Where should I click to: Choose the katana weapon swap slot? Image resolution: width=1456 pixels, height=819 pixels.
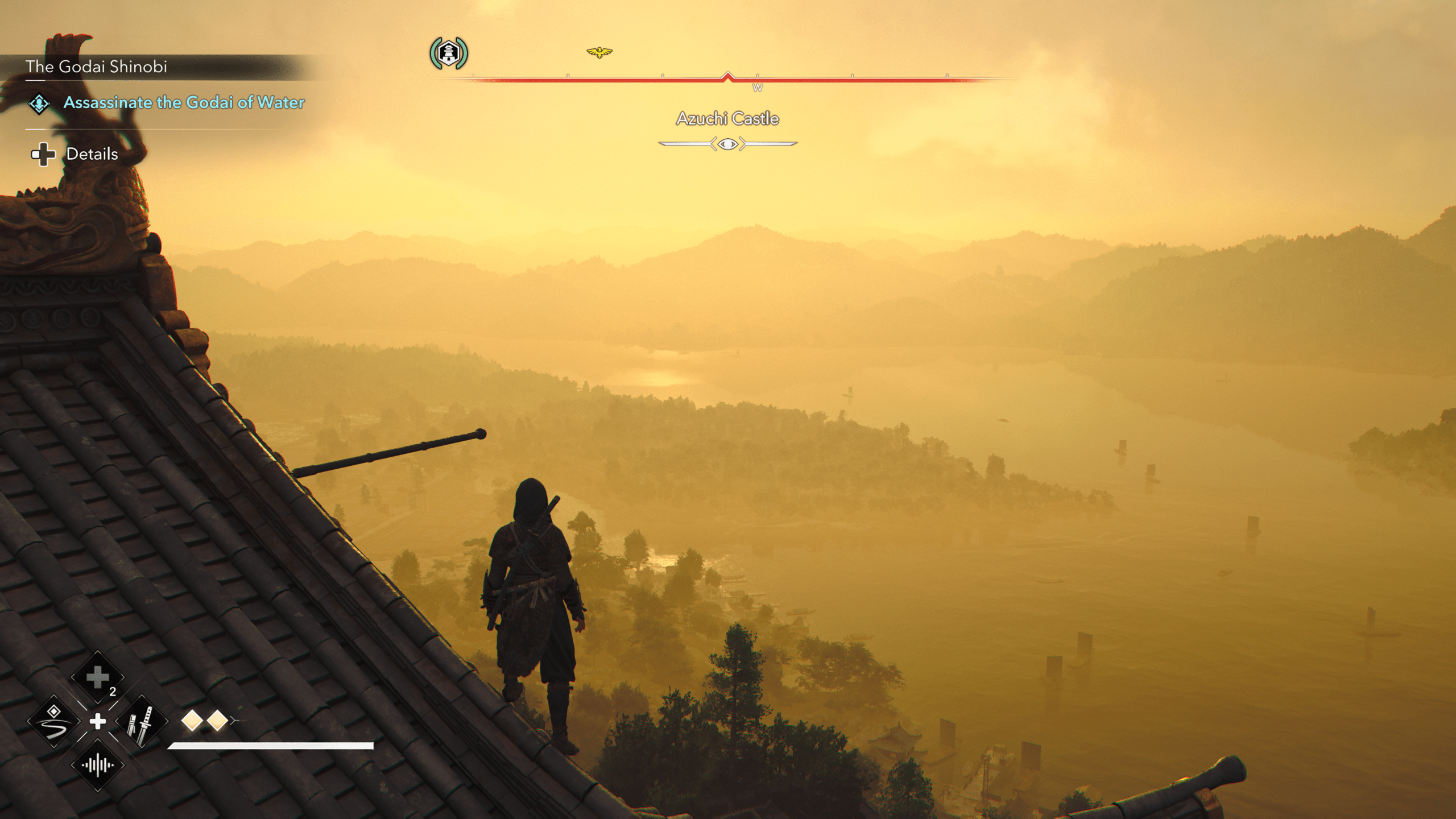(142, 722)
